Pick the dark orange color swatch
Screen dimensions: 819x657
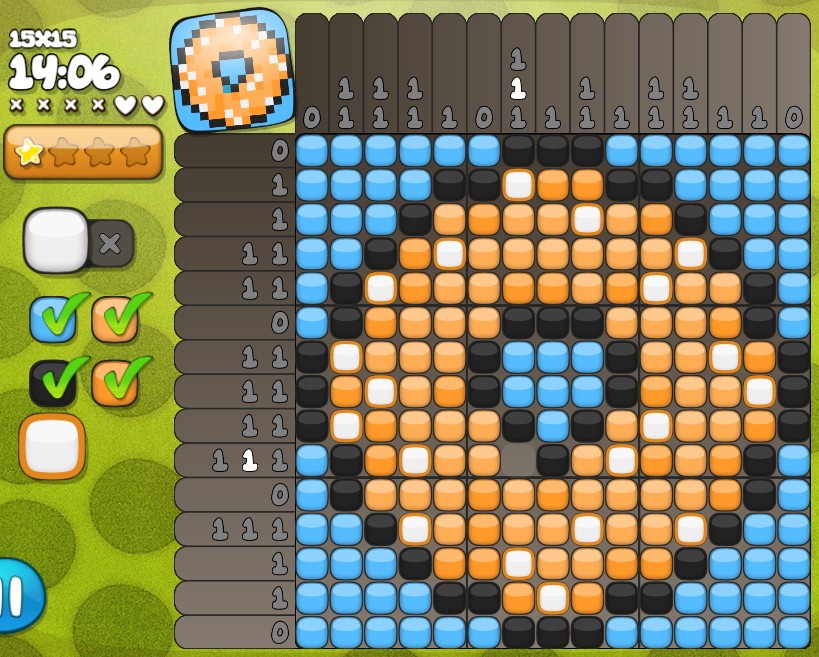click(x=114, y=383)
